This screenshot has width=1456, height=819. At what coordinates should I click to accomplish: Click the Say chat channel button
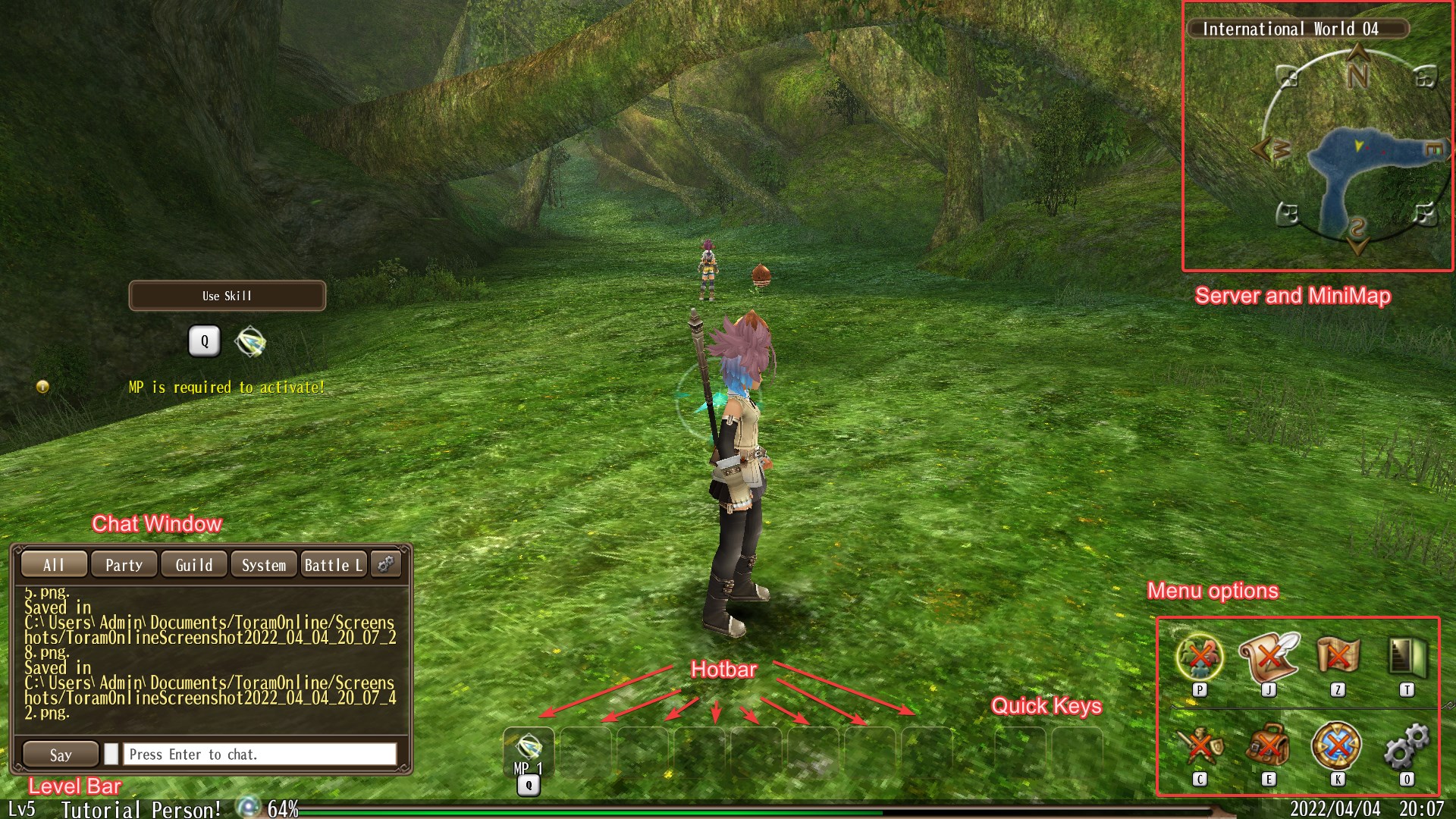tap(61, 755)
